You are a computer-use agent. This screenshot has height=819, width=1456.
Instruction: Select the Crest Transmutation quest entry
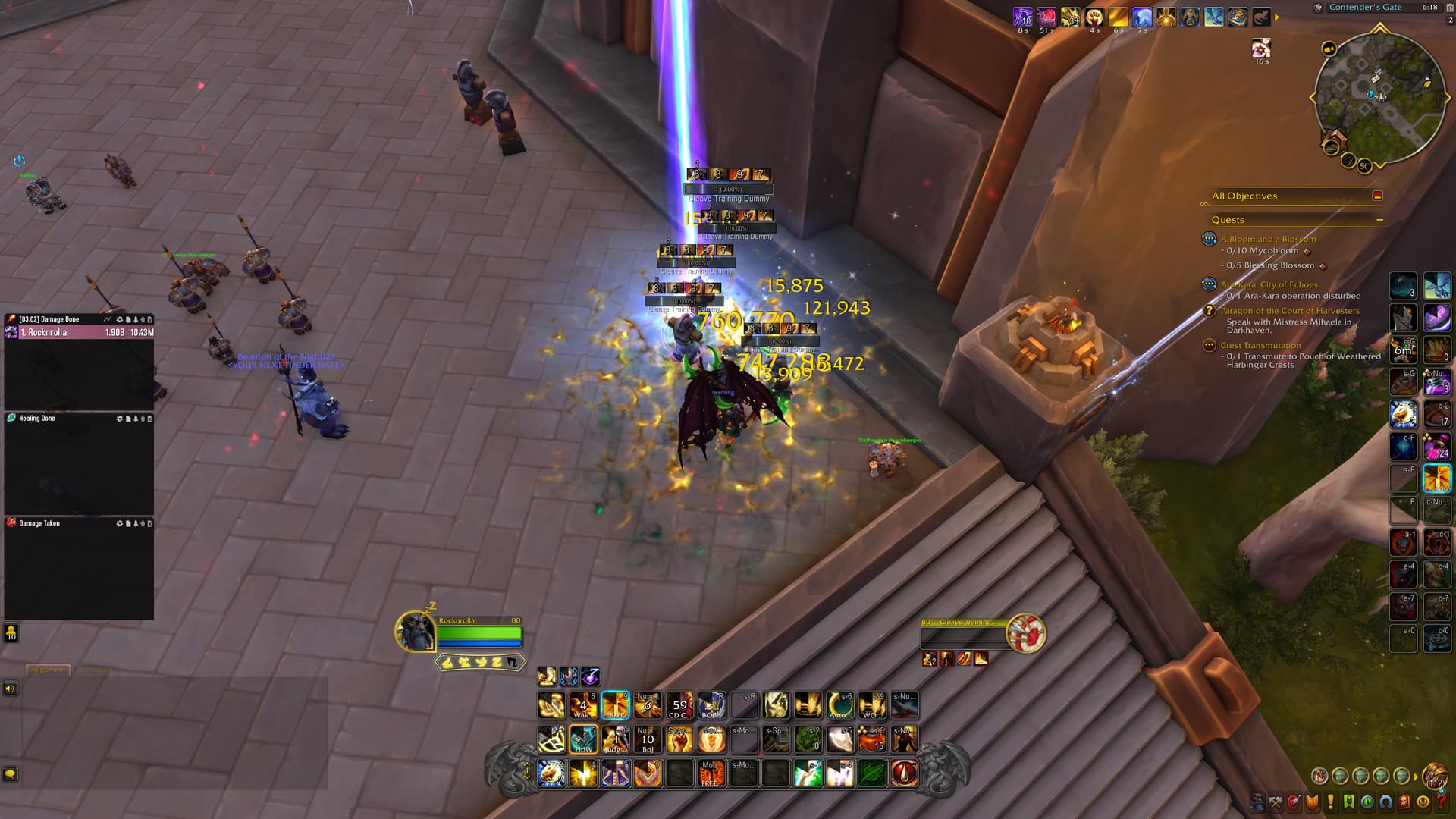(1260, 345)
